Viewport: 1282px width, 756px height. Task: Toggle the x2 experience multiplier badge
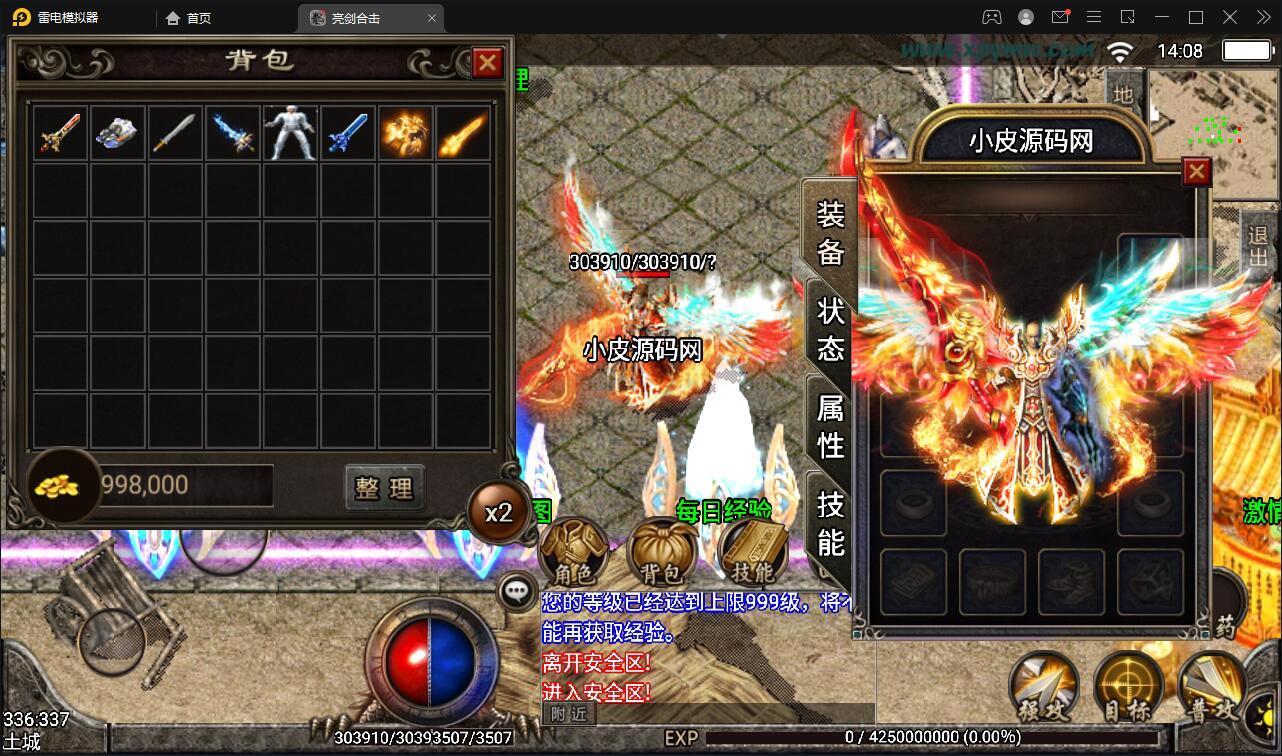497,511
